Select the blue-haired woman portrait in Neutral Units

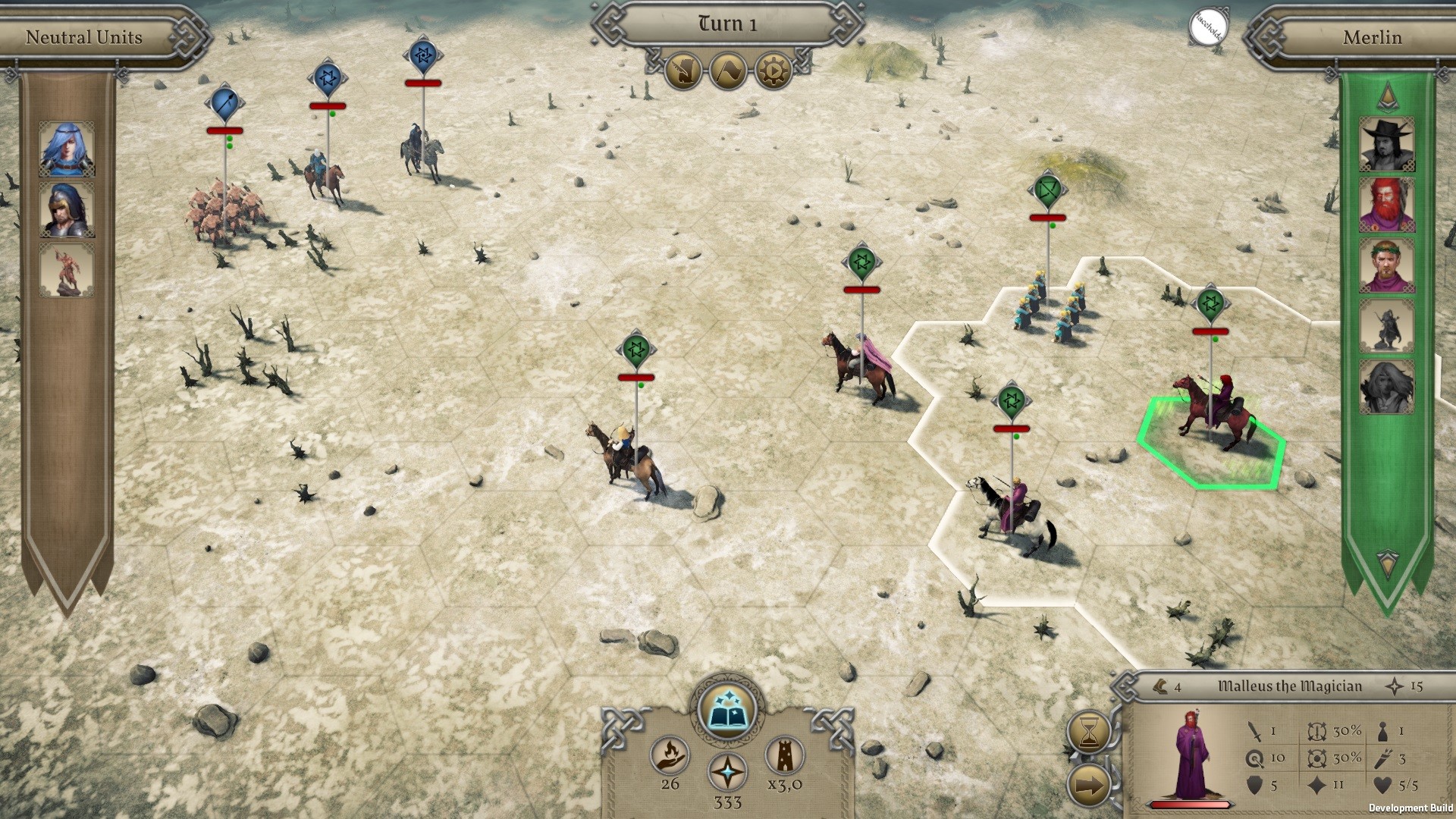pyautogui.click(x=67, y=149)
